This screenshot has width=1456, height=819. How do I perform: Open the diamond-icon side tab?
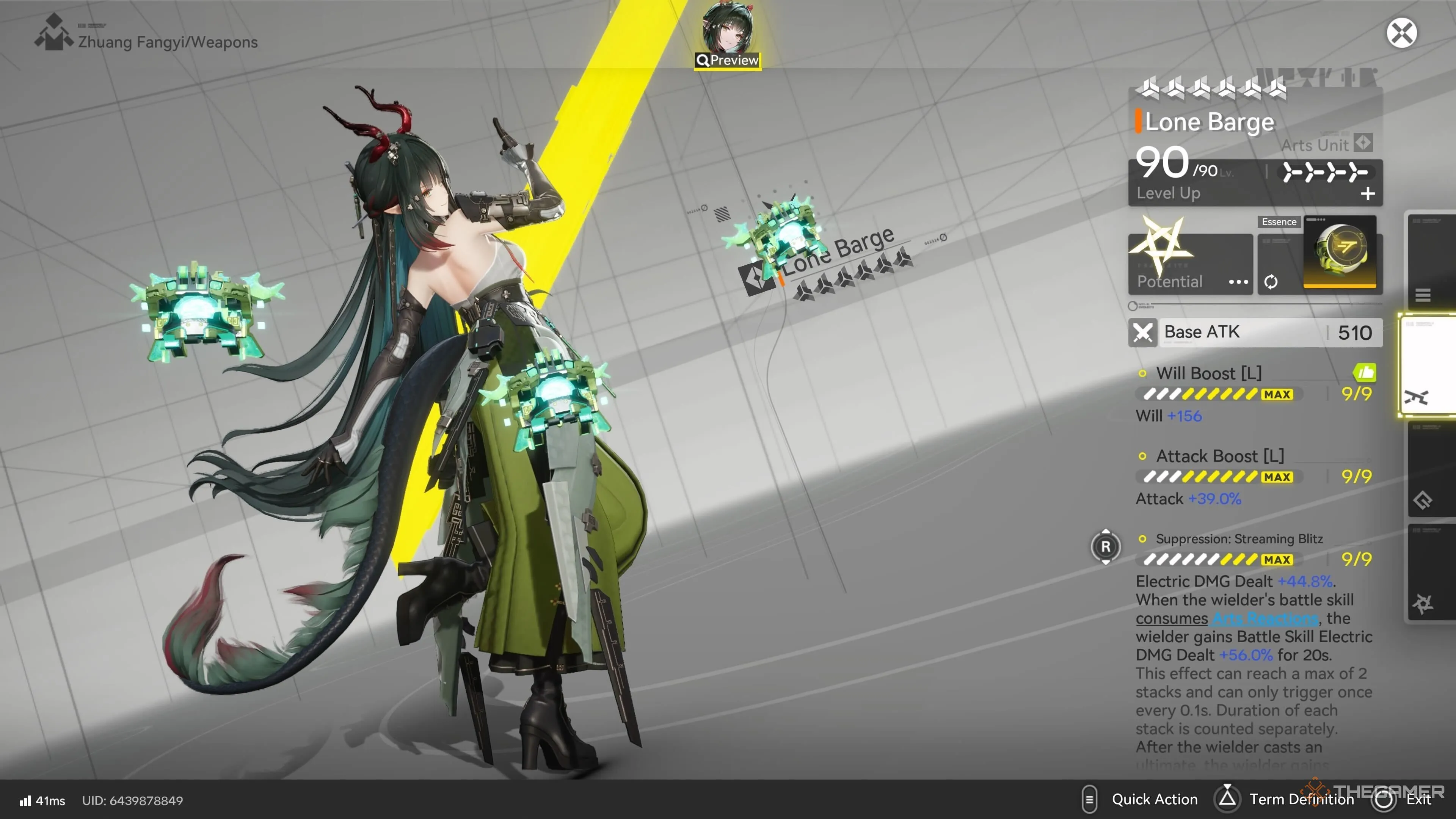click(1423, 500)
